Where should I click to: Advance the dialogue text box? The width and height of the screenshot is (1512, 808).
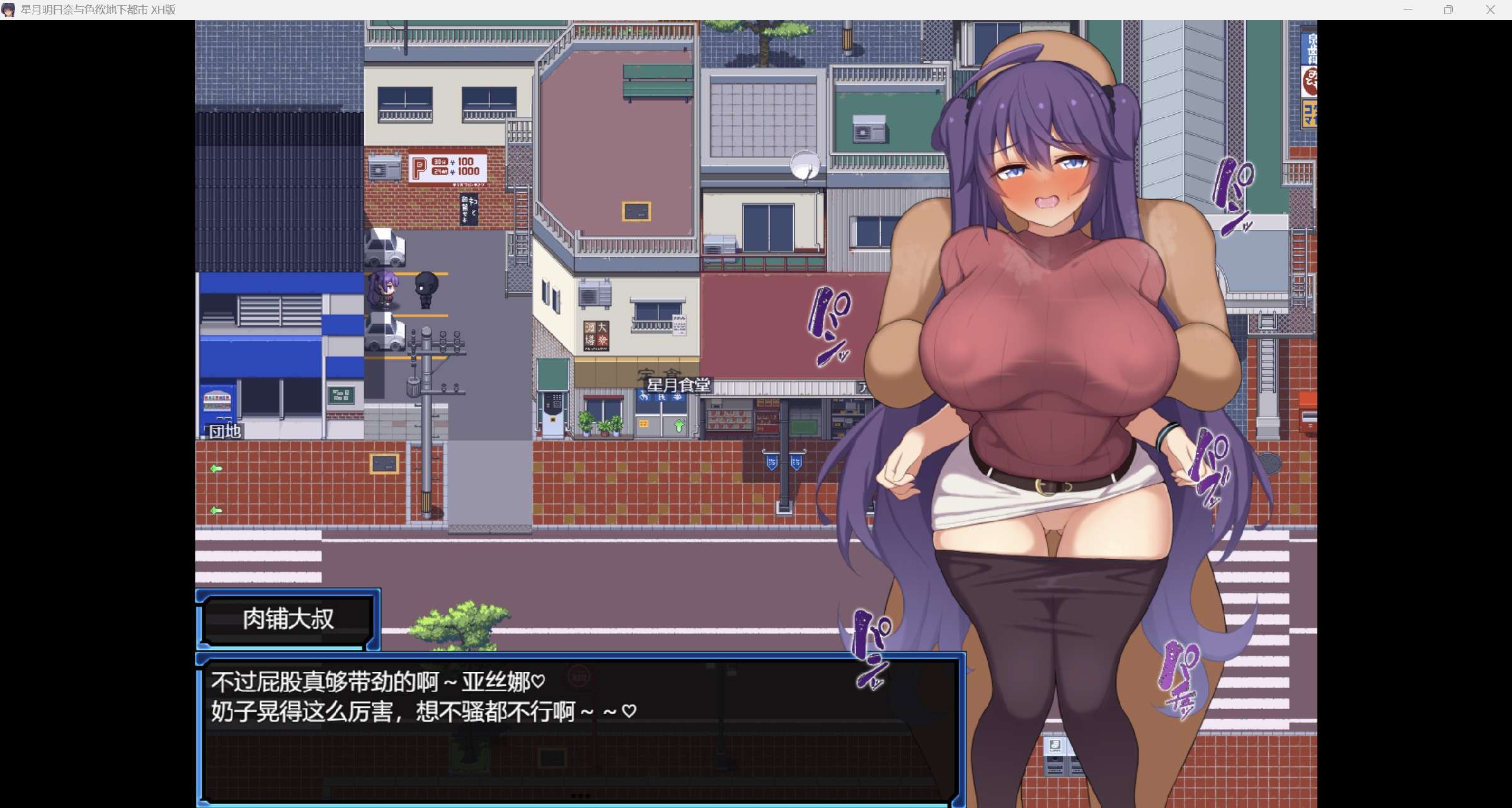tap(580, 731)
